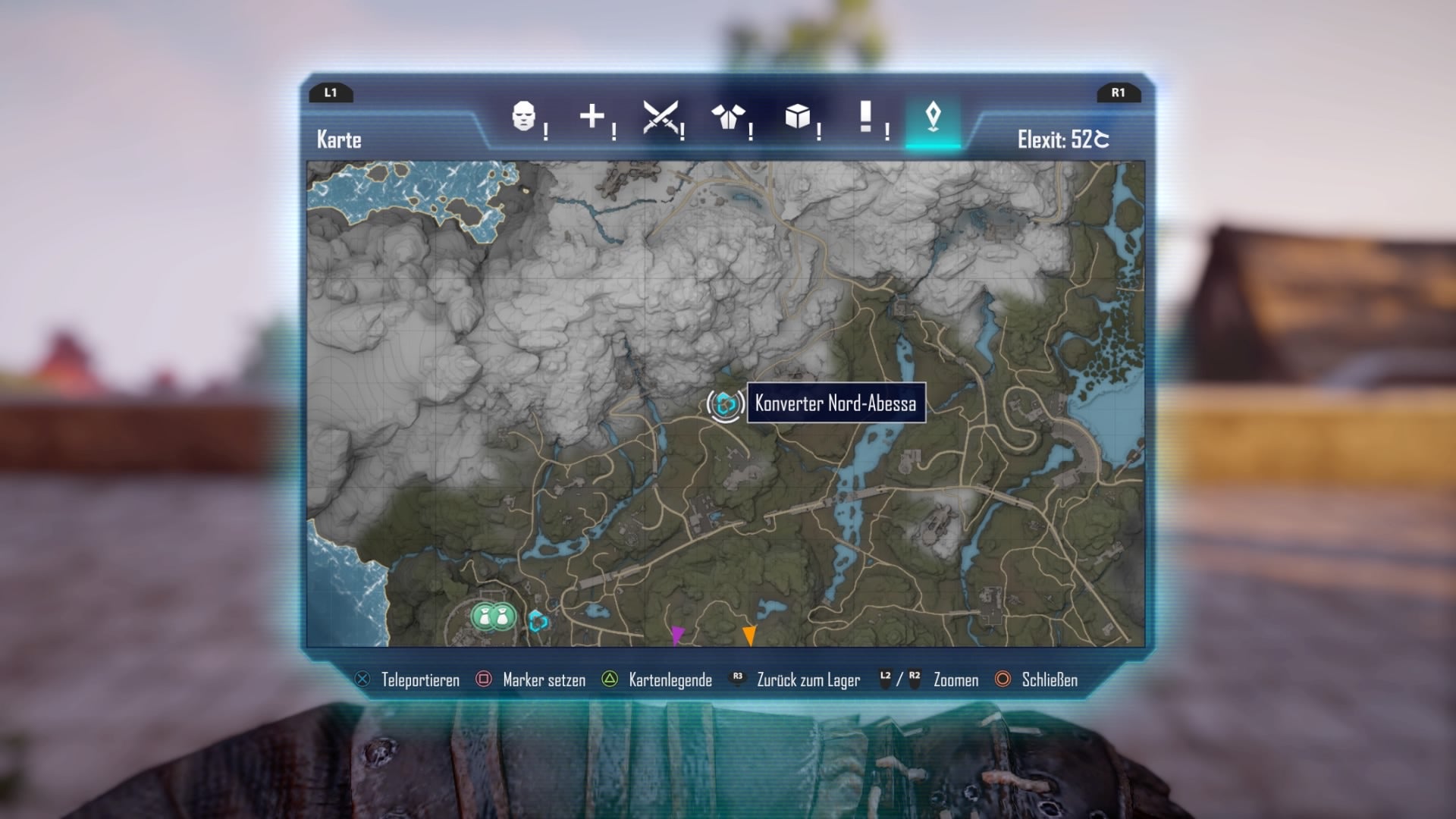Select the highlighted map marker tab
This screenshot has width=1456, height=819.
click(933, 117)
